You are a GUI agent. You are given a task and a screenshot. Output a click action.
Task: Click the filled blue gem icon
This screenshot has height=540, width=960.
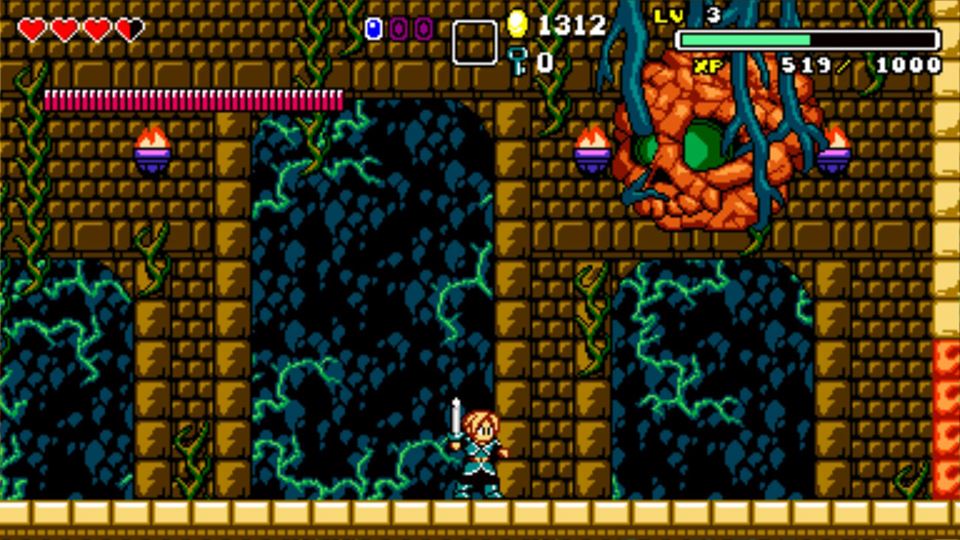pos(374,29)
